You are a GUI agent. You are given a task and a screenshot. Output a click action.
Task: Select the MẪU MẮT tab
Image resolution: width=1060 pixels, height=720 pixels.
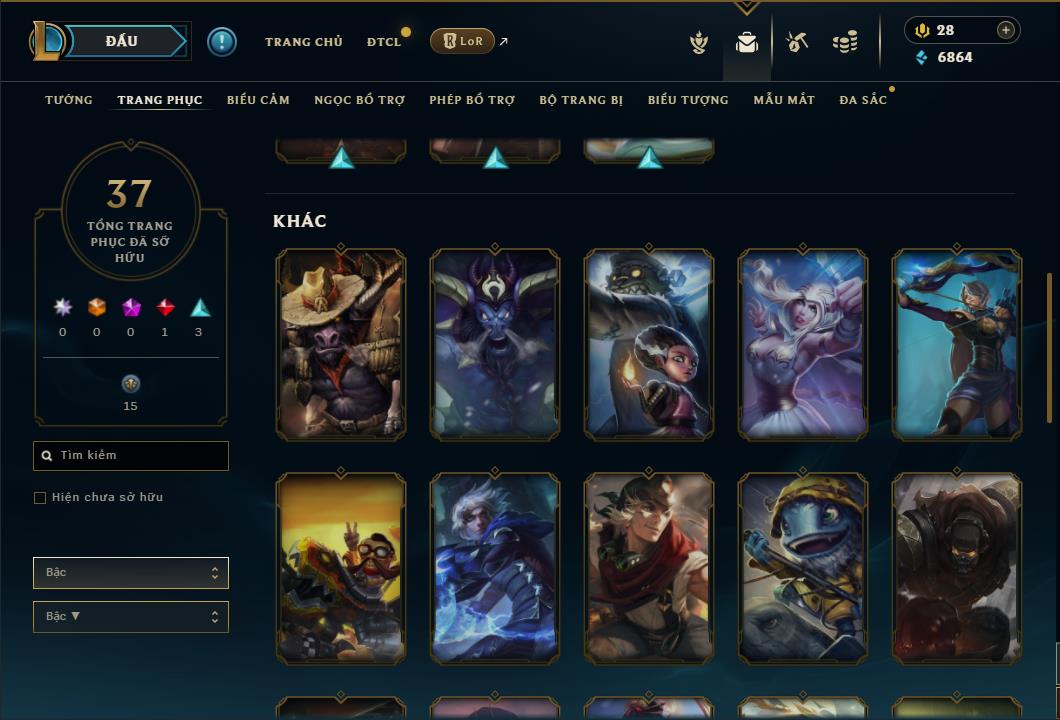(784, 100)
